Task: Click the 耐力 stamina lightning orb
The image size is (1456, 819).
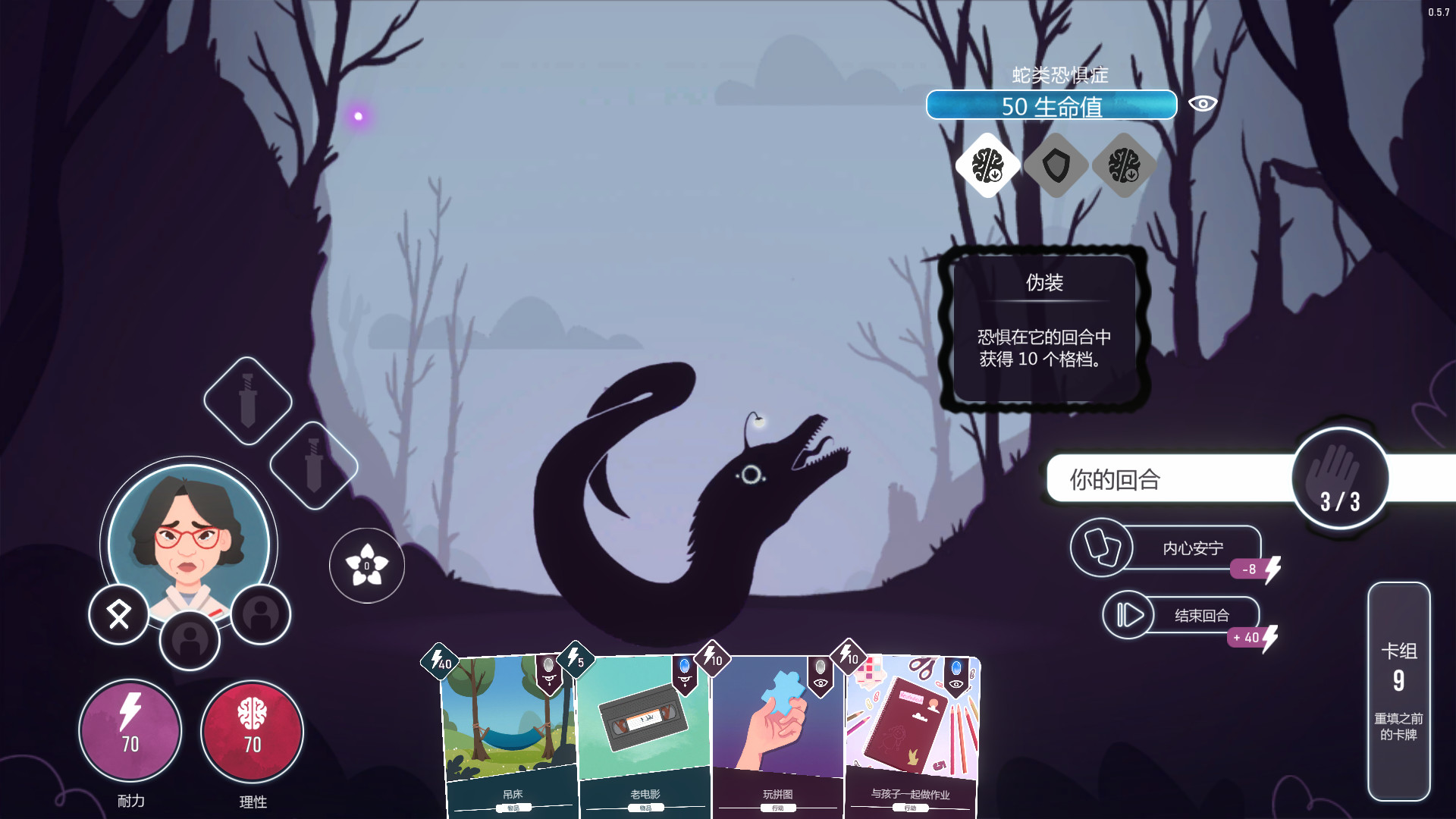Action: point(130,731)
